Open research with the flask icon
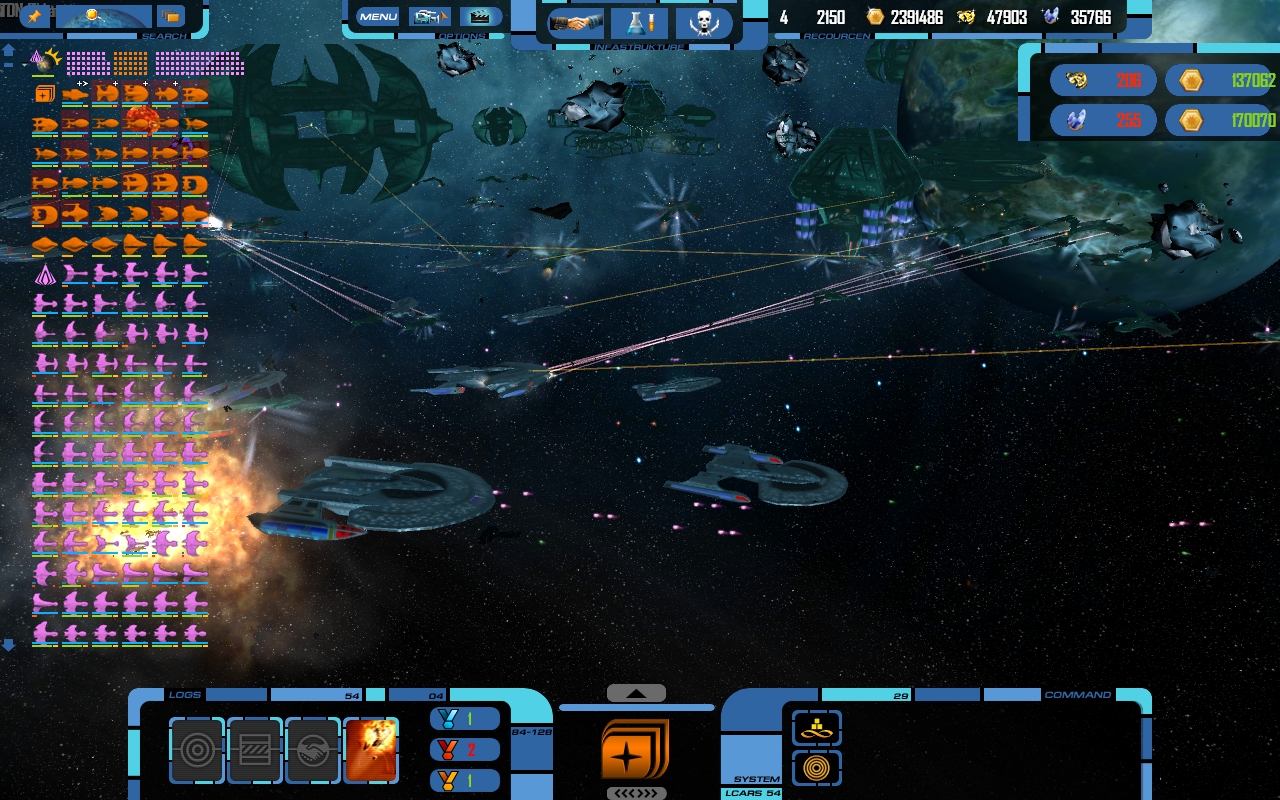Image resolution: width=1280 pixels, height=800 pixels. (639, 22)
